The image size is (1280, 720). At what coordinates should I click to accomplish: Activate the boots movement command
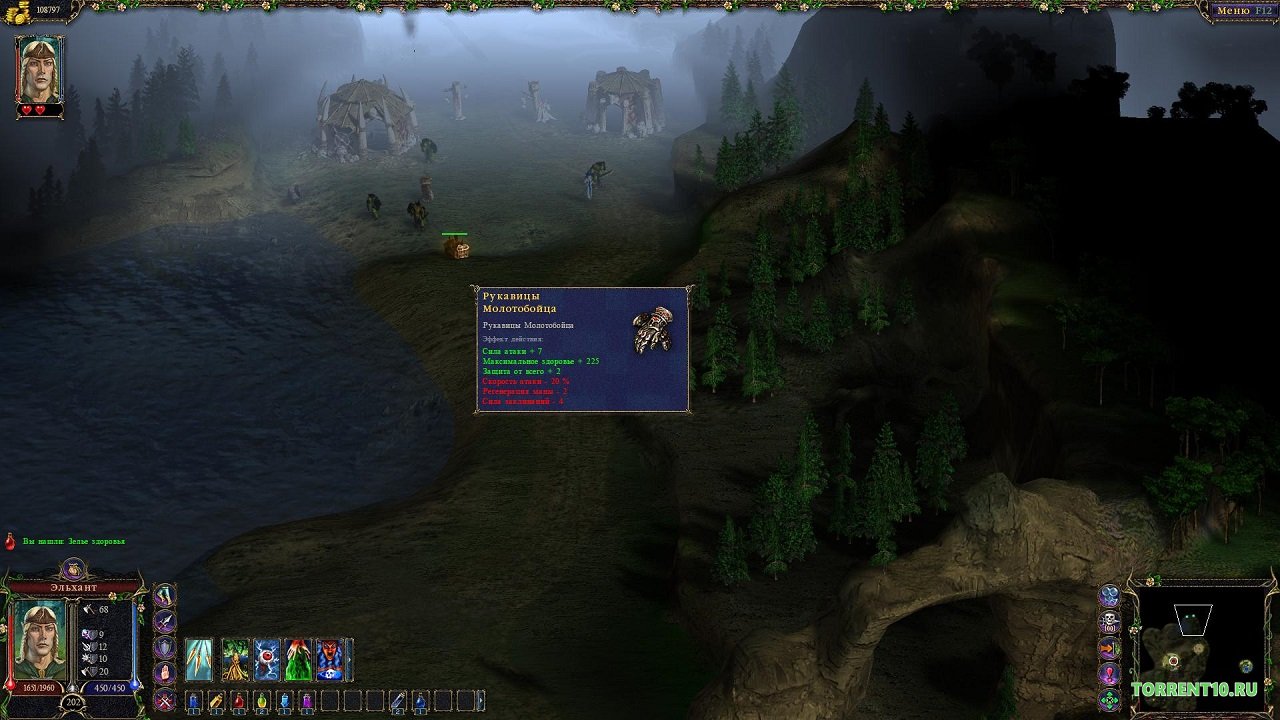(x=164, y=595)
